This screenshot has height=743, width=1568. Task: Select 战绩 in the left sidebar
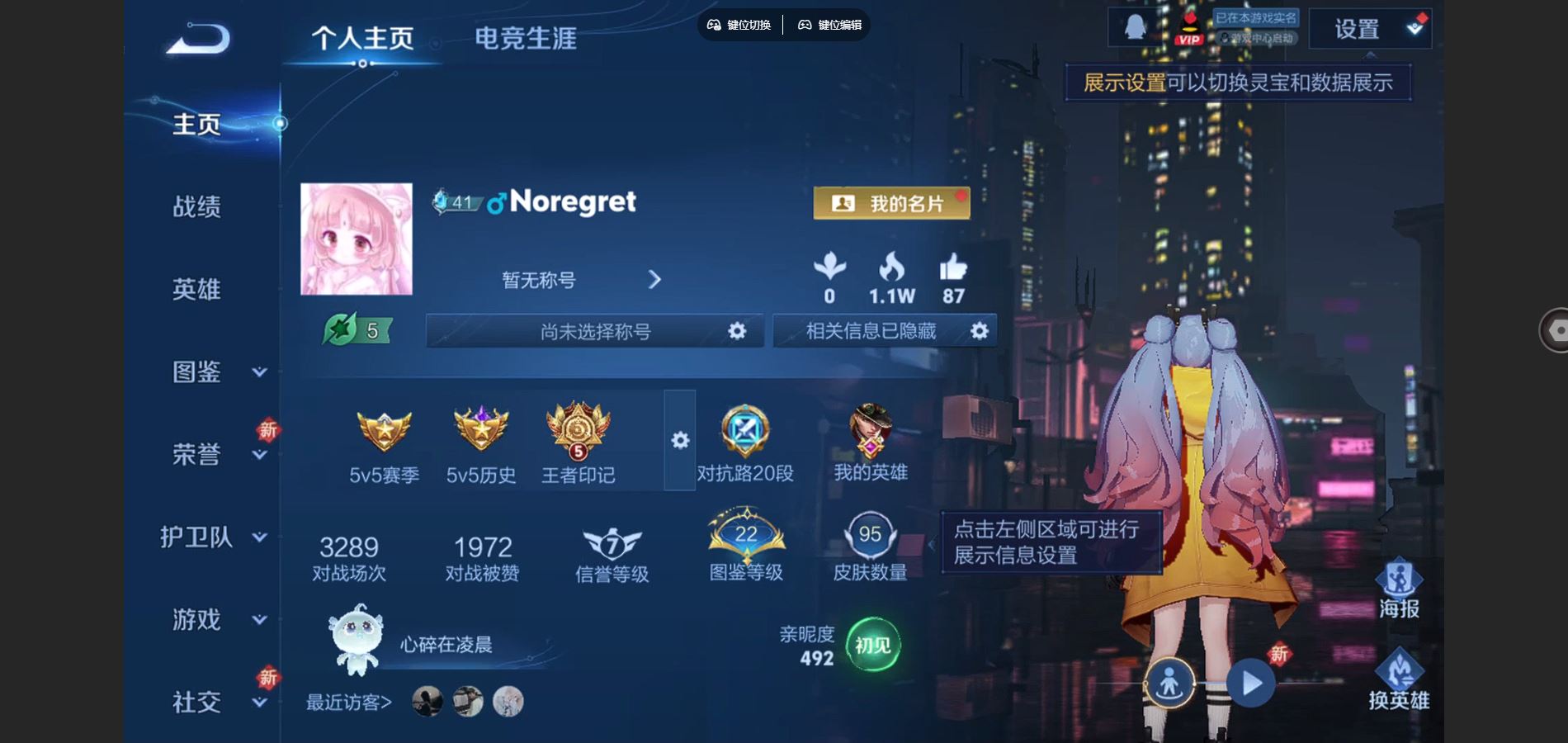(198, 207)
